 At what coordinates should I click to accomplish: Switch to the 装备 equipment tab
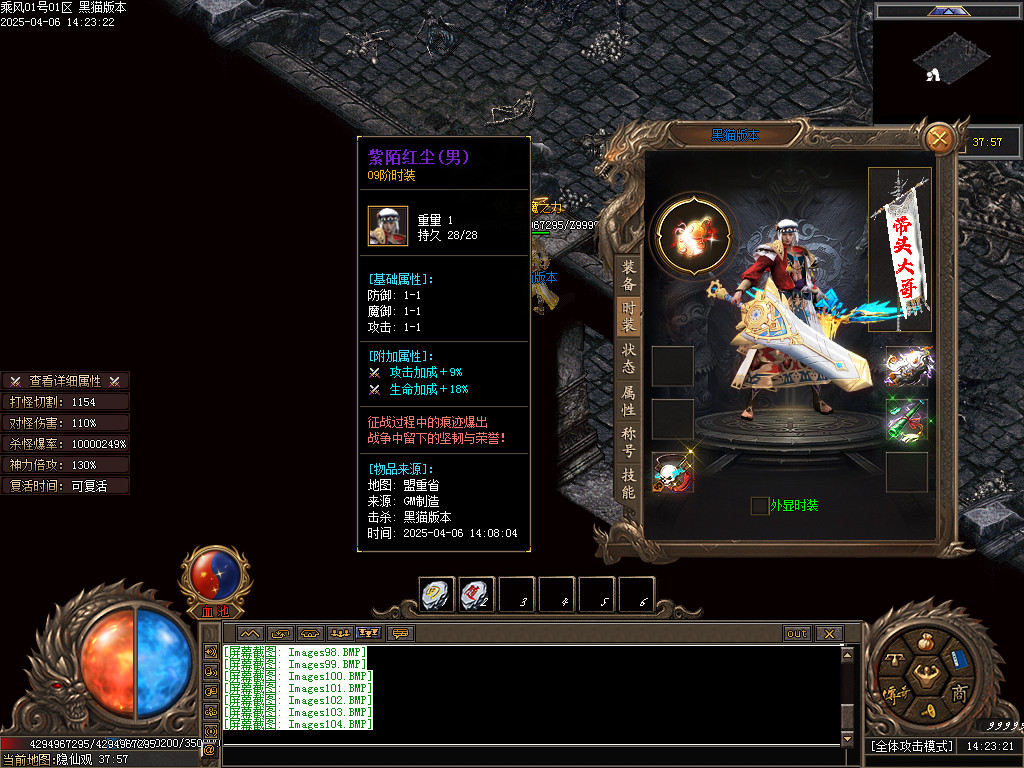point(628,275)
